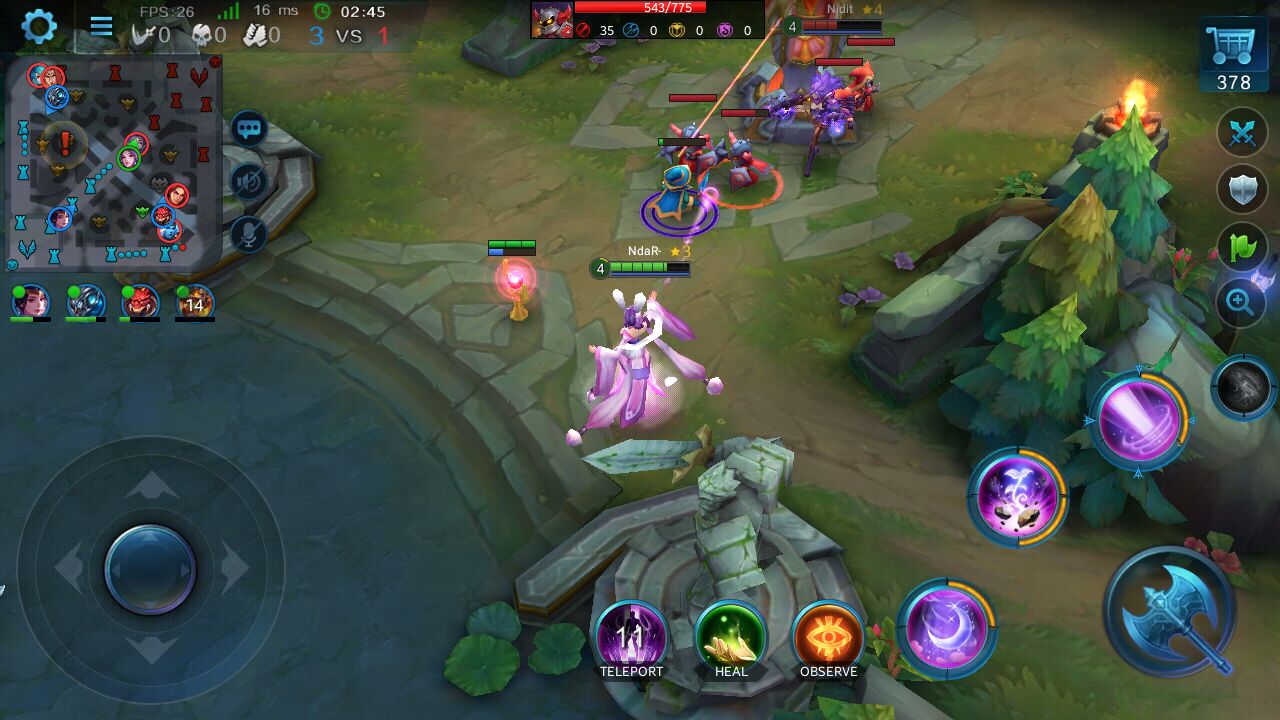Screen dimensions: 1280x720
Task: Cast the crescent moon skill
Action: (945, 628)
